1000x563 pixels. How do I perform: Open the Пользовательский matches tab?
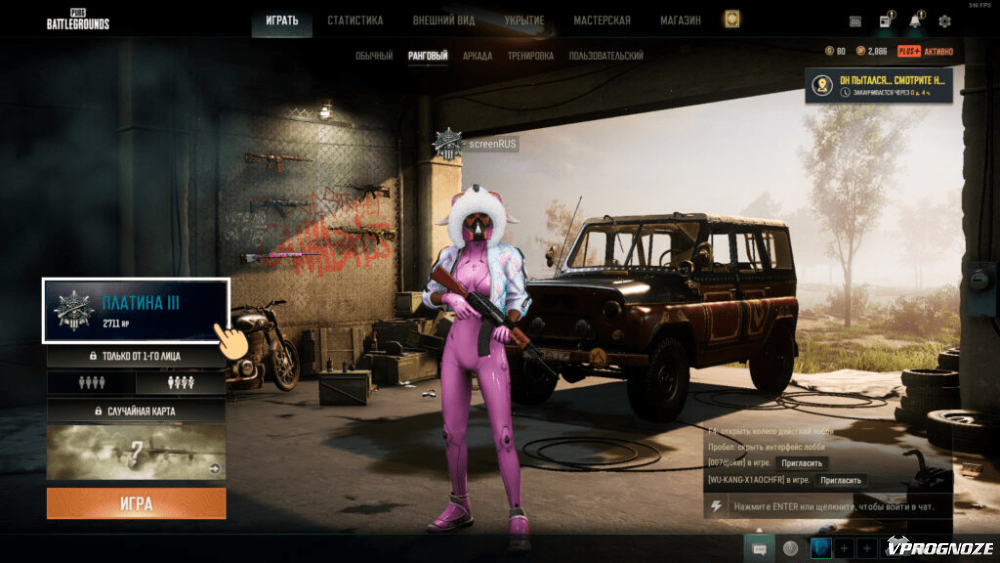coord(606,56)
